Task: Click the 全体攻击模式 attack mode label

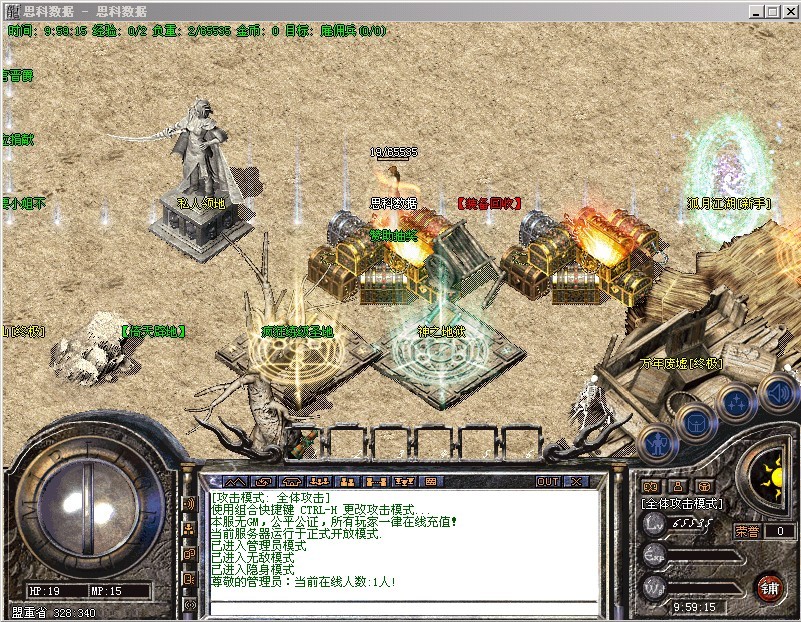Action: 681,504
